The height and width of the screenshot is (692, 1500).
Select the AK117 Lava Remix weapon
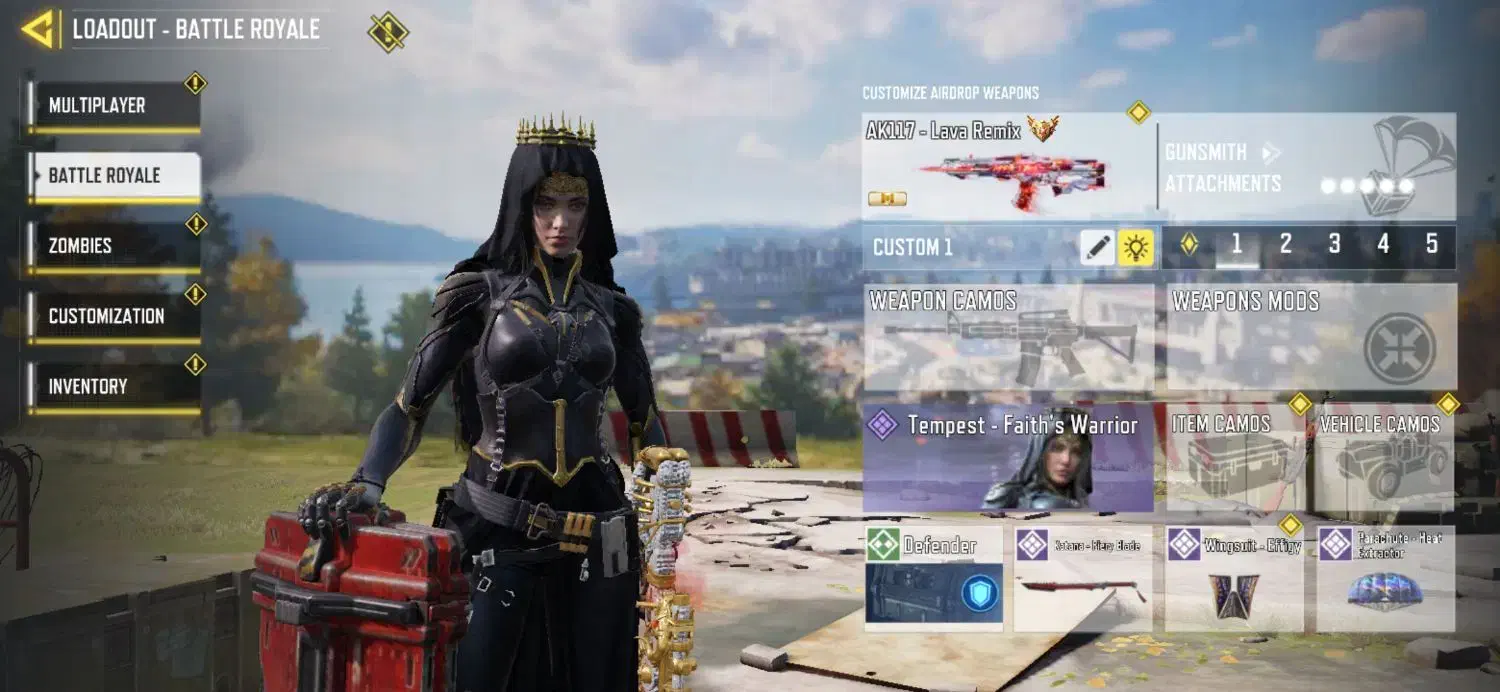coord(1008,167)
